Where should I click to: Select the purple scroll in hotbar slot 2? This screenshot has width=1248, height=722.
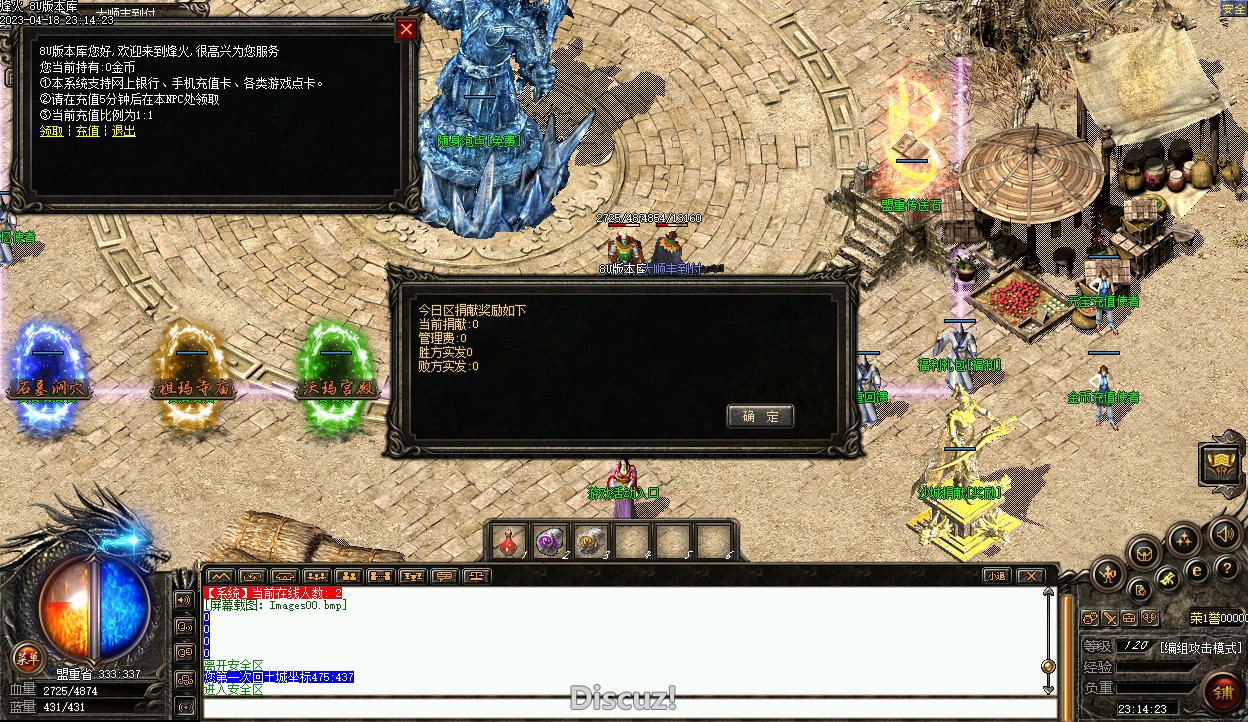550,541
